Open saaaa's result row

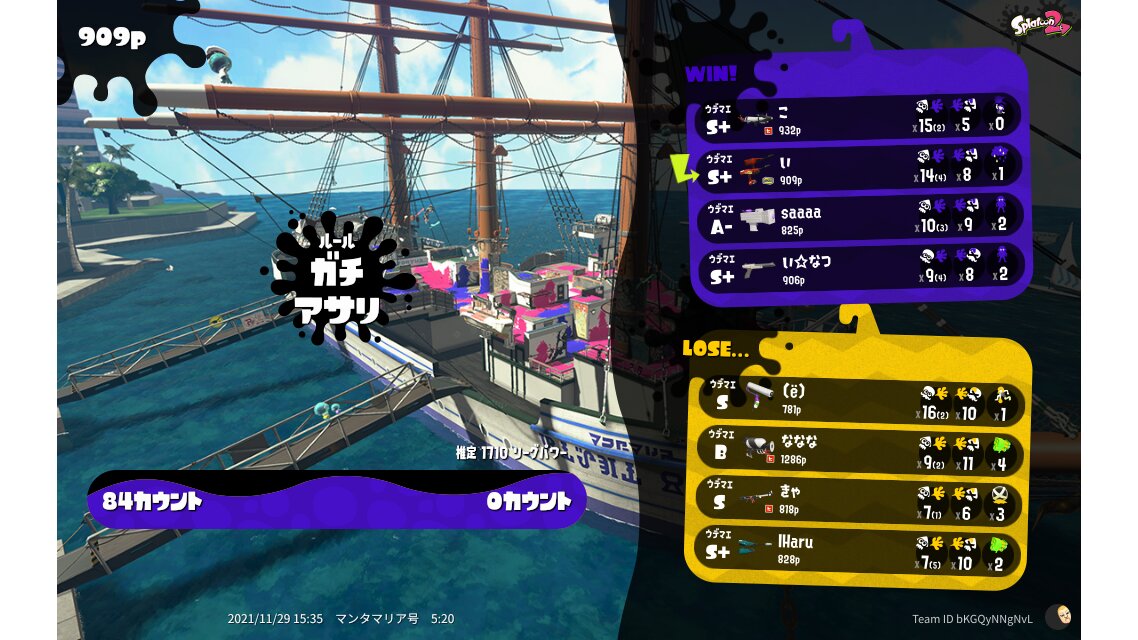[860, 218]
